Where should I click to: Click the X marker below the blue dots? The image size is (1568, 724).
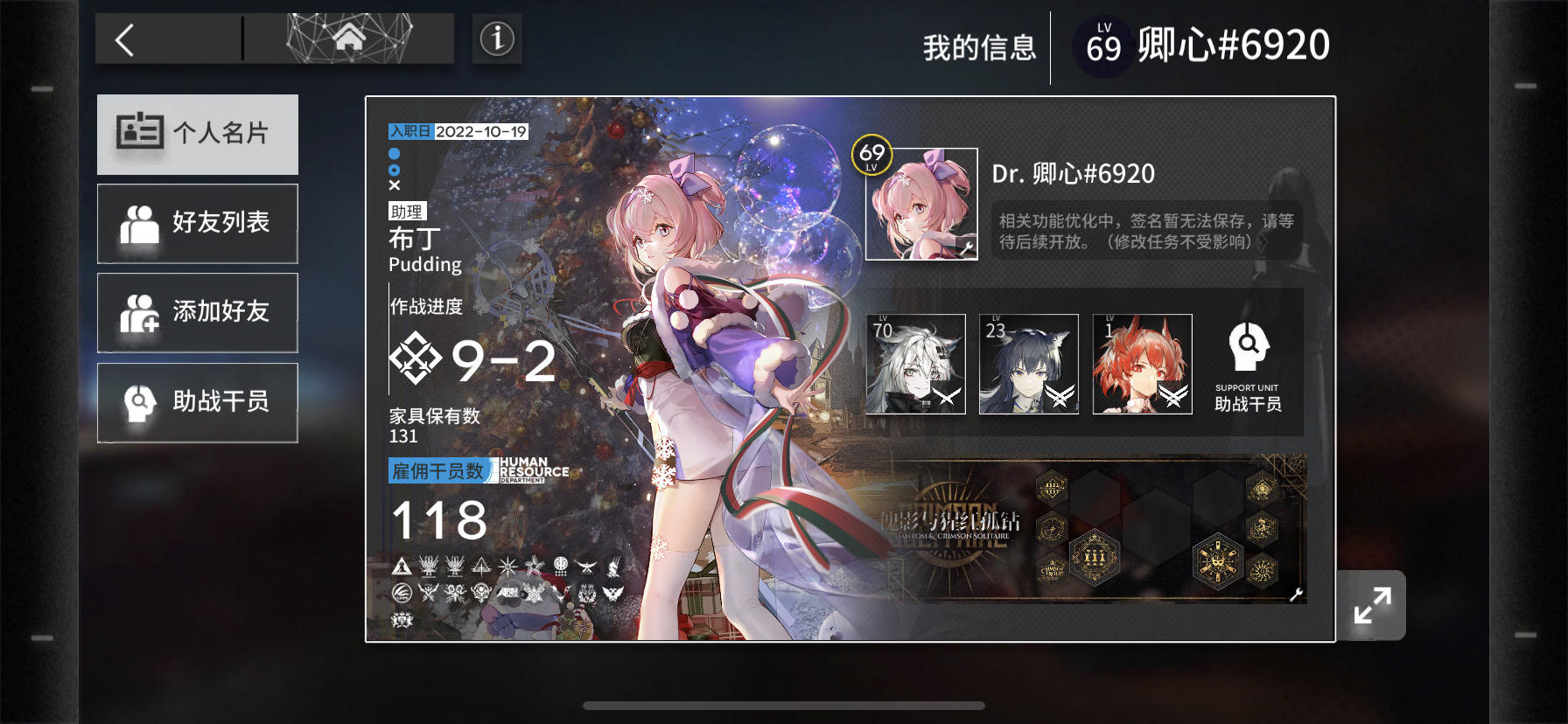pyautogui.click(x=395, y=184)
